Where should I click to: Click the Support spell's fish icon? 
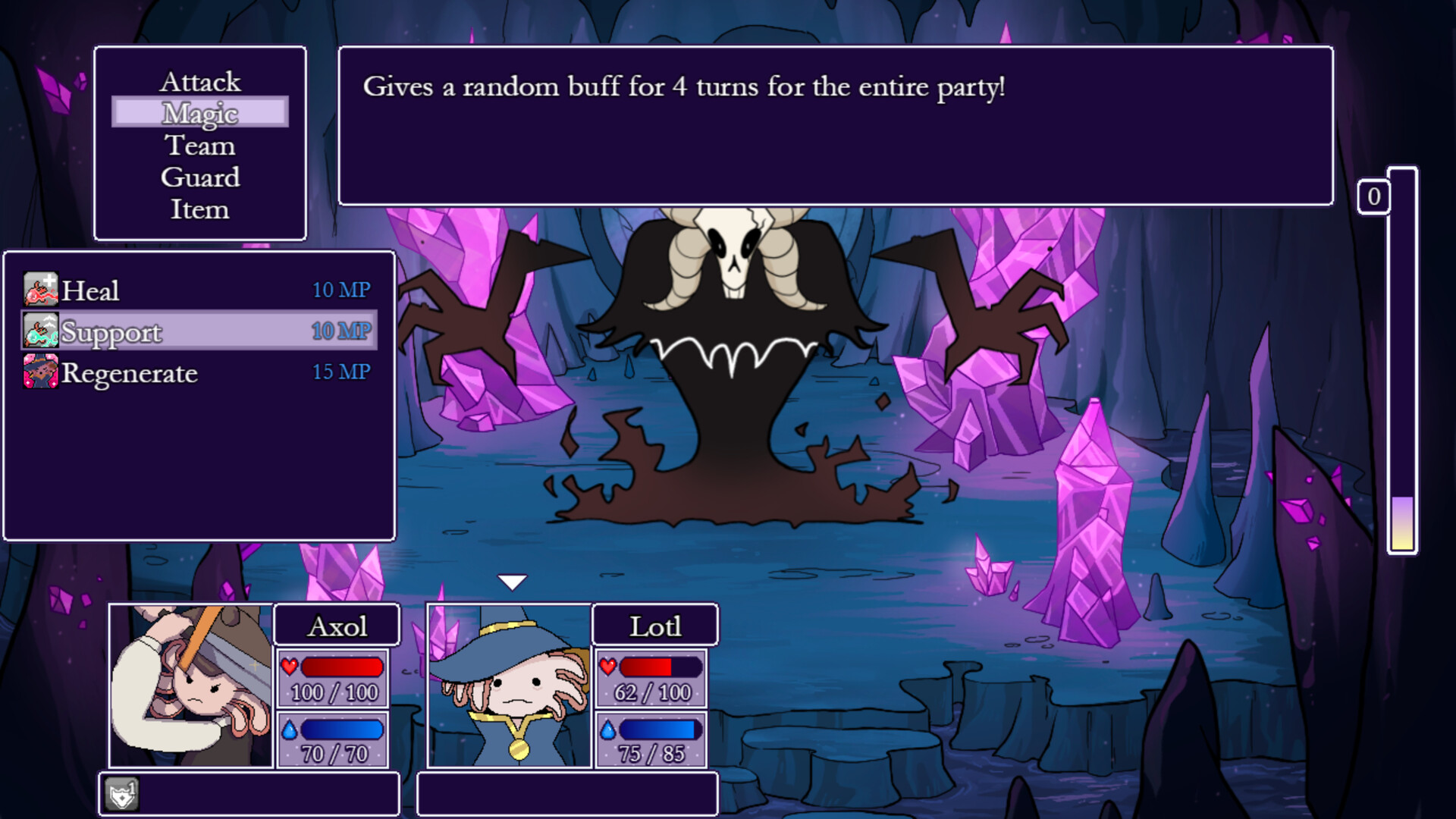click(x=39, y=331)
